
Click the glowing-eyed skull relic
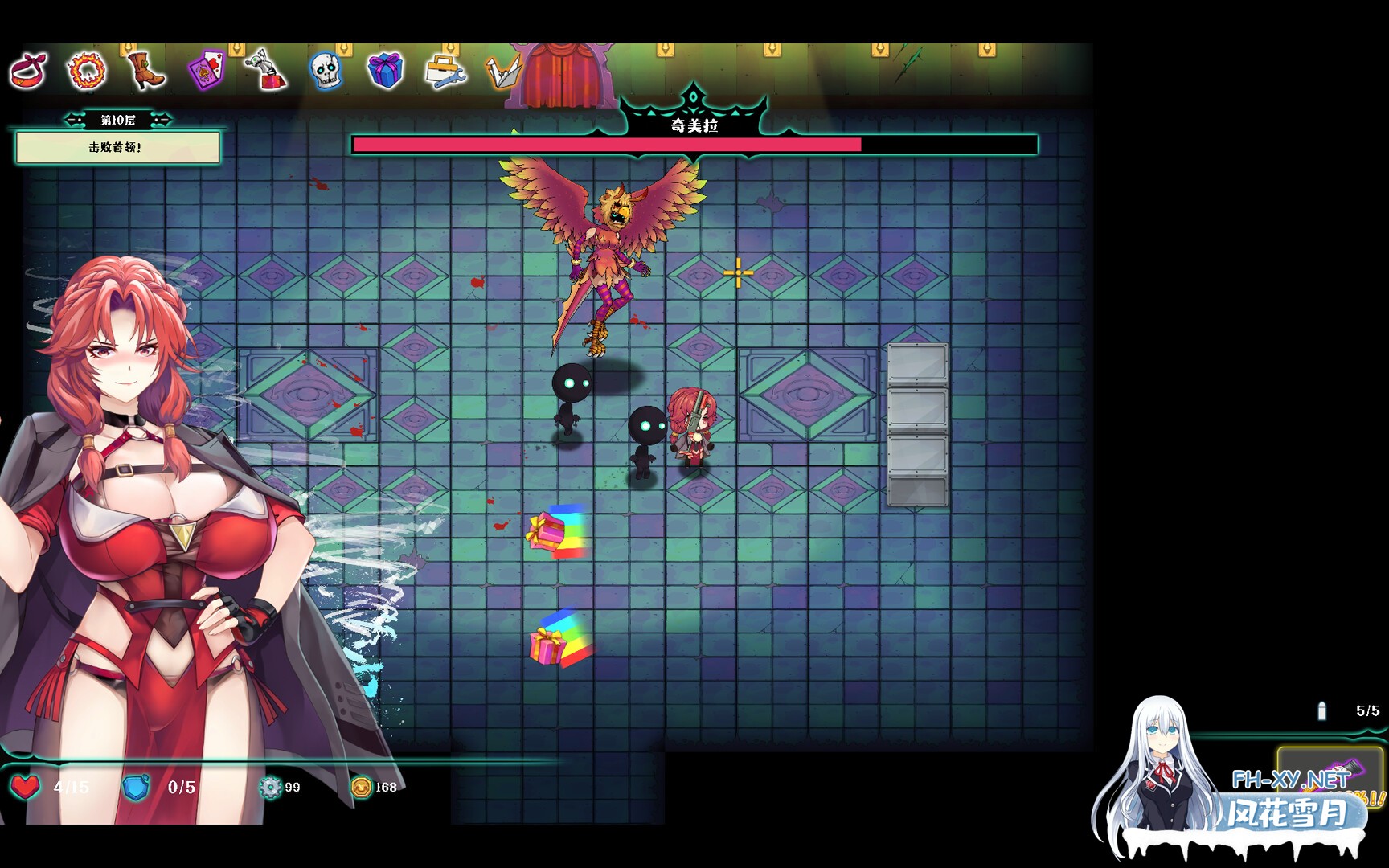pos(326,71)
